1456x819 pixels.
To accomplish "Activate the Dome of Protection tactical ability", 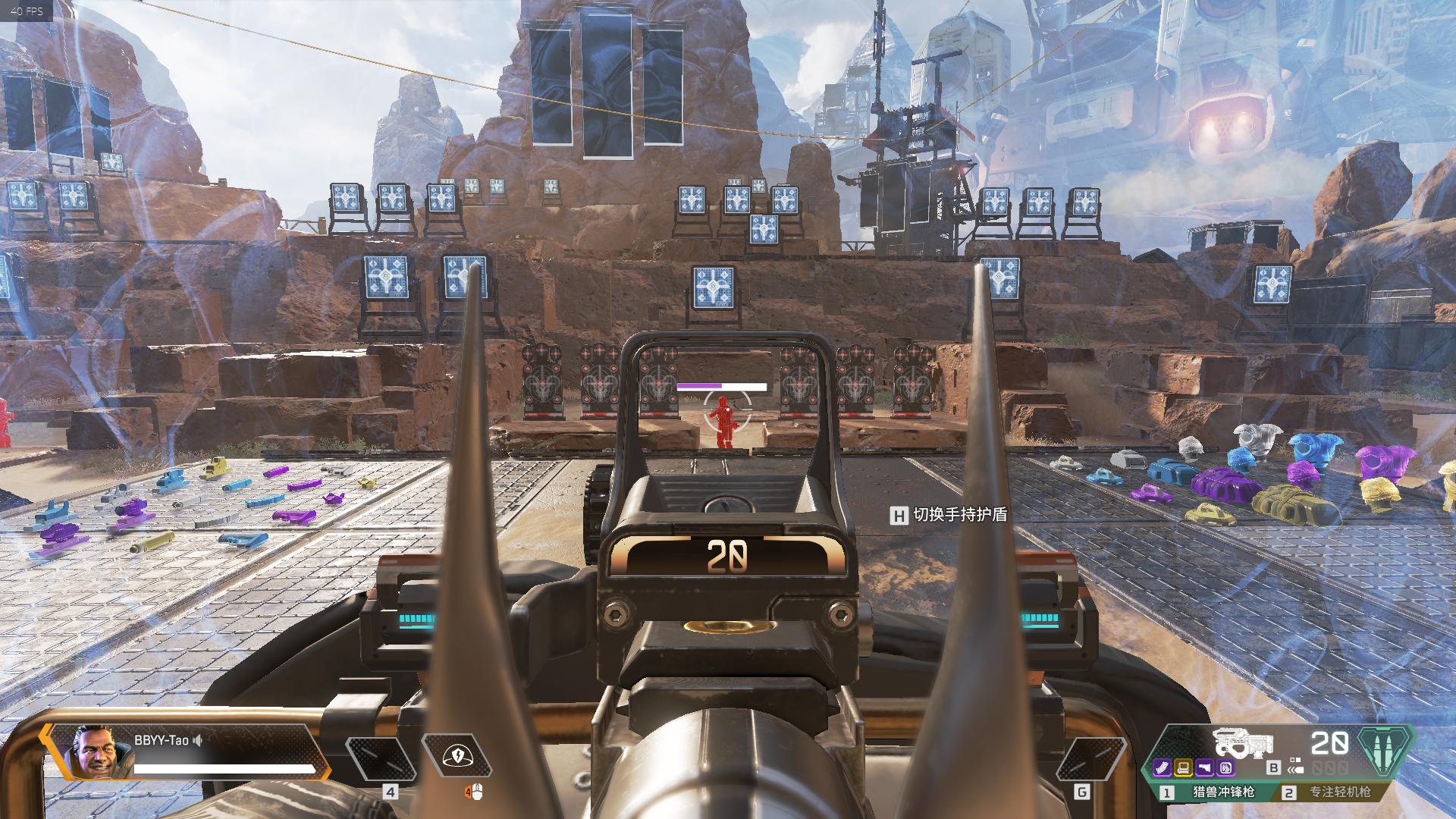I will [x=456, y=755].
